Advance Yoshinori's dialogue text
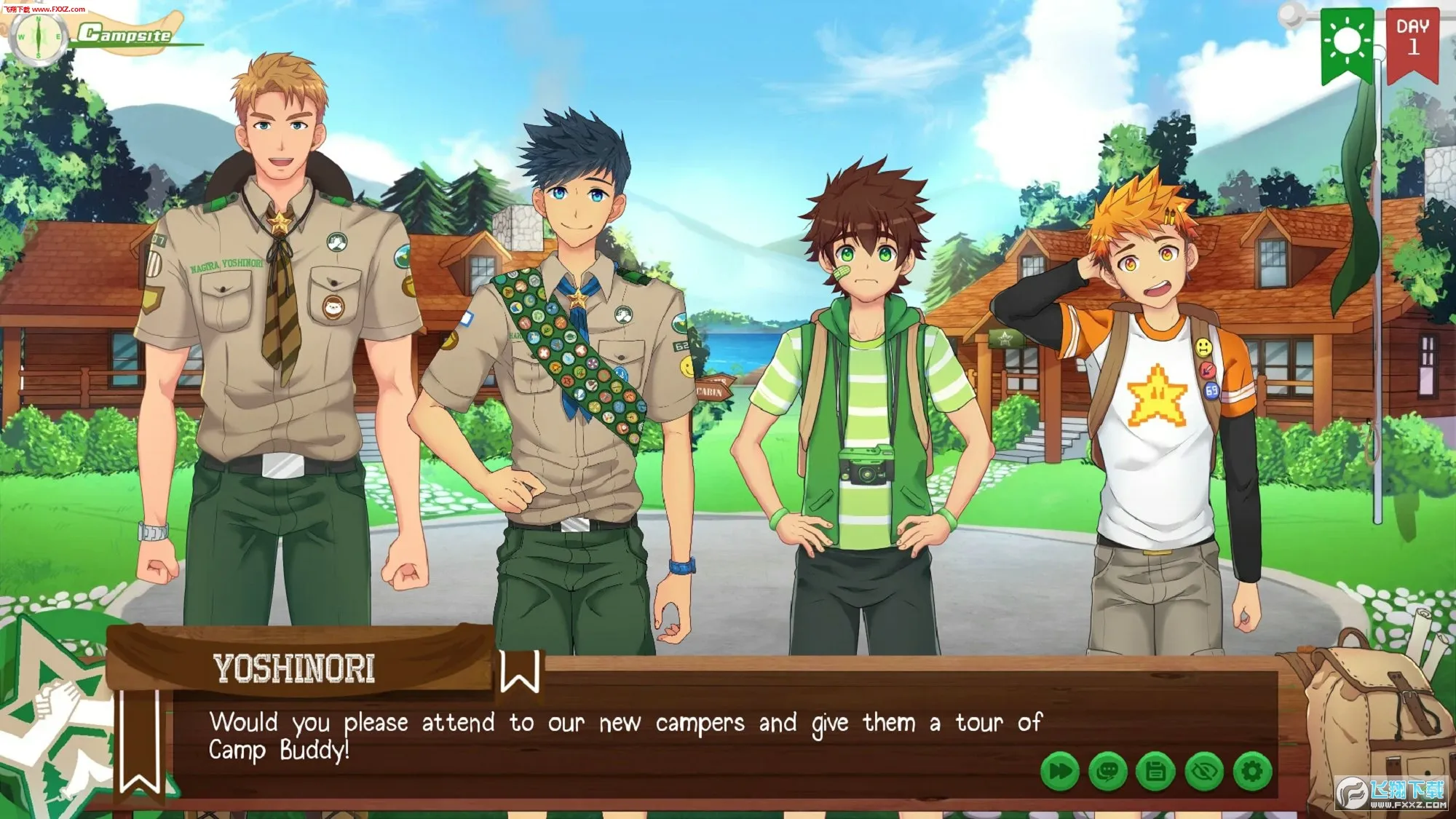 click(x=626, y=735)
